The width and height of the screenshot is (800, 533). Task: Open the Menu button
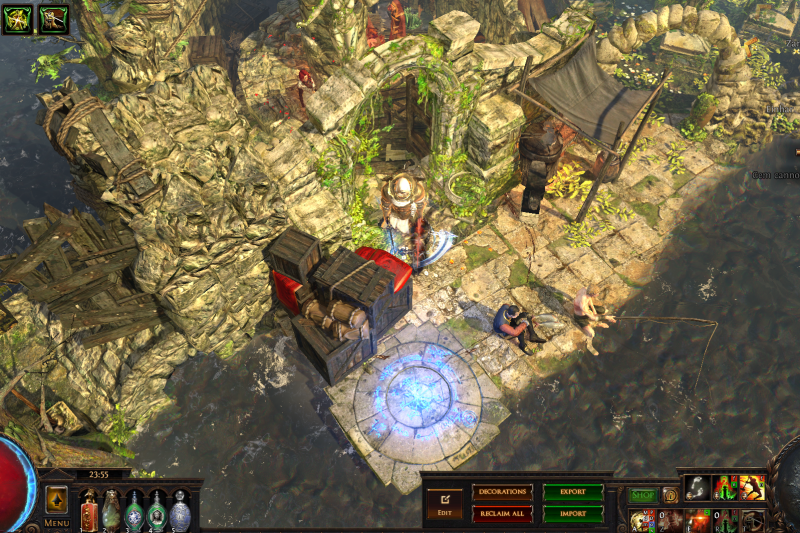tap(57, 522)
